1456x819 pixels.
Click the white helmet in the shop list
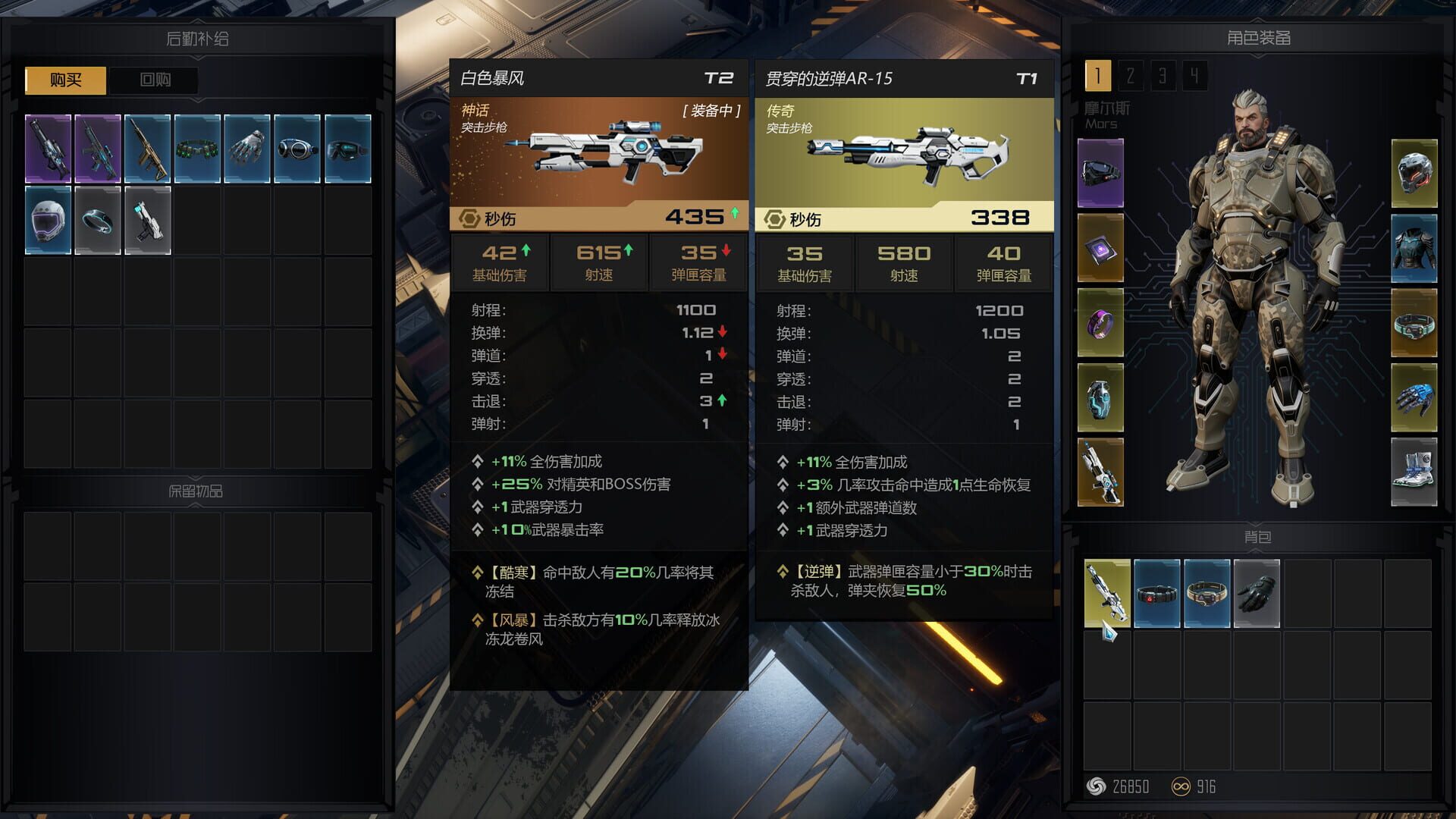[x=47, y=220]
